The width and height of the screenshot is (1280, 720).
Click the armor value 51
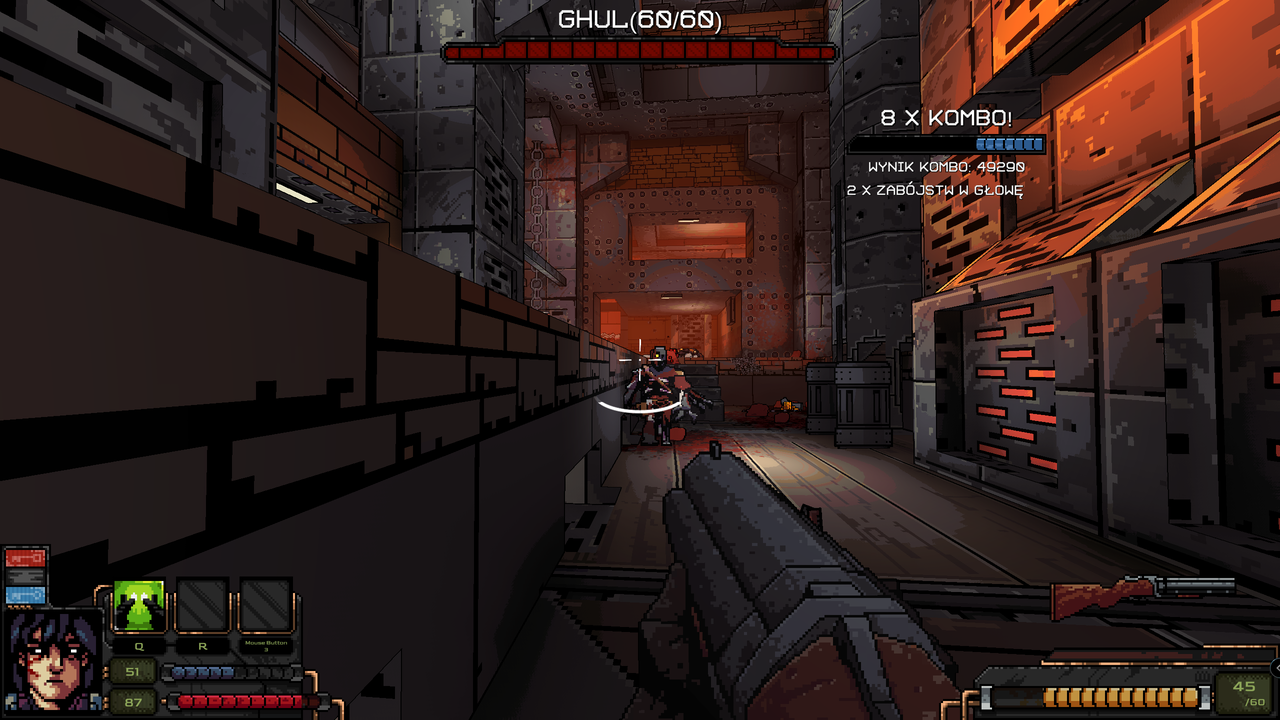click(x=132, y=671)
